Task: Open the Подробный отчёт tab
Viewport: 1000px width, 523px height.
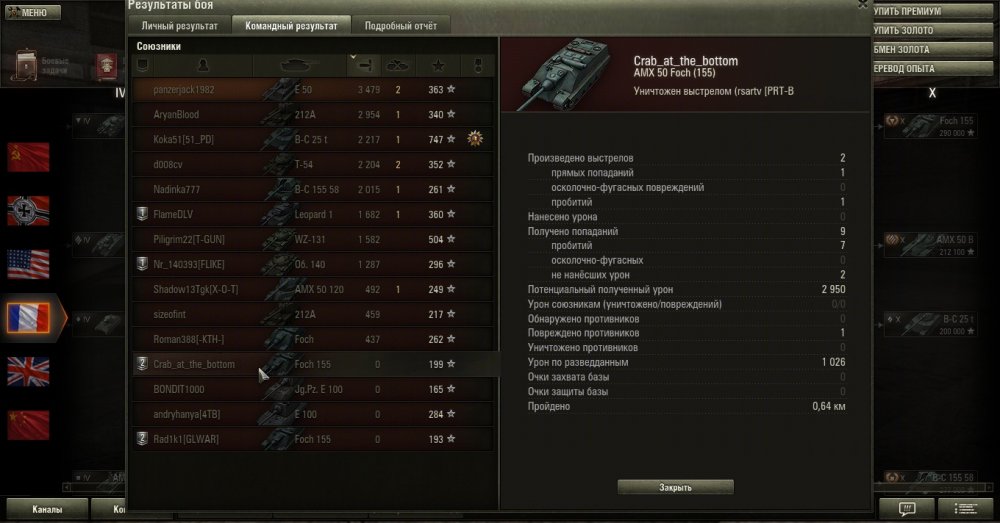Action: 393,26
